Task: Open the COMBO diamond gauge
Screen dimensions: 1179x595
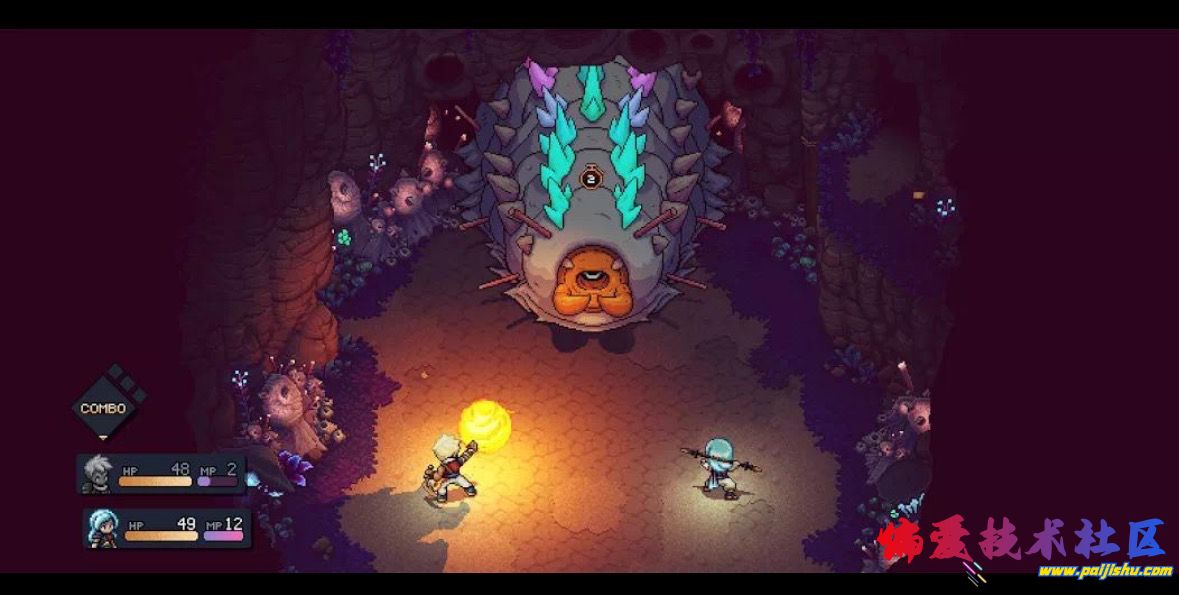Action: click(104, 407)
